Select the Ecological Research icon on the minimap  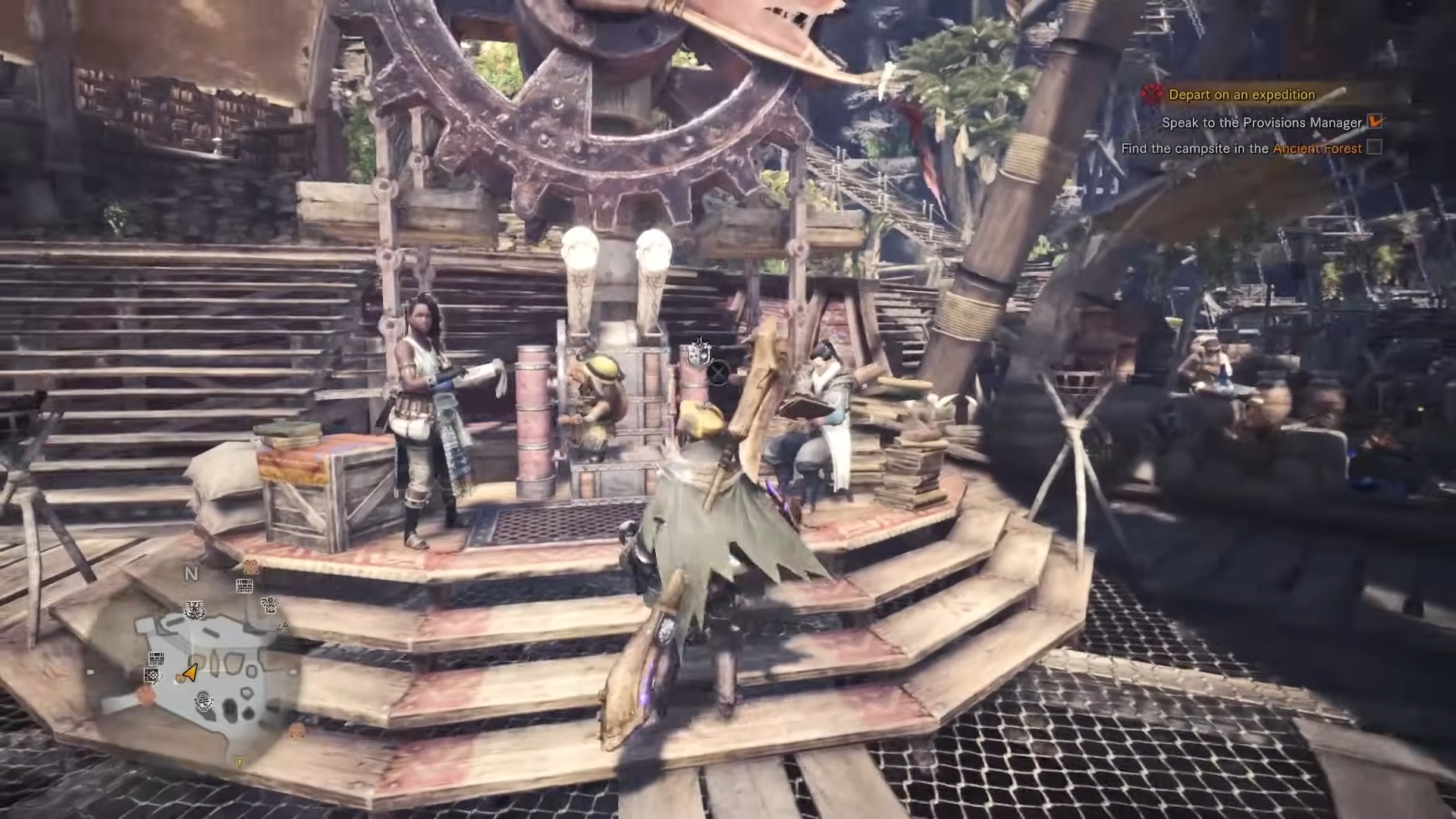pyautogui.click(x=269, y=606)
